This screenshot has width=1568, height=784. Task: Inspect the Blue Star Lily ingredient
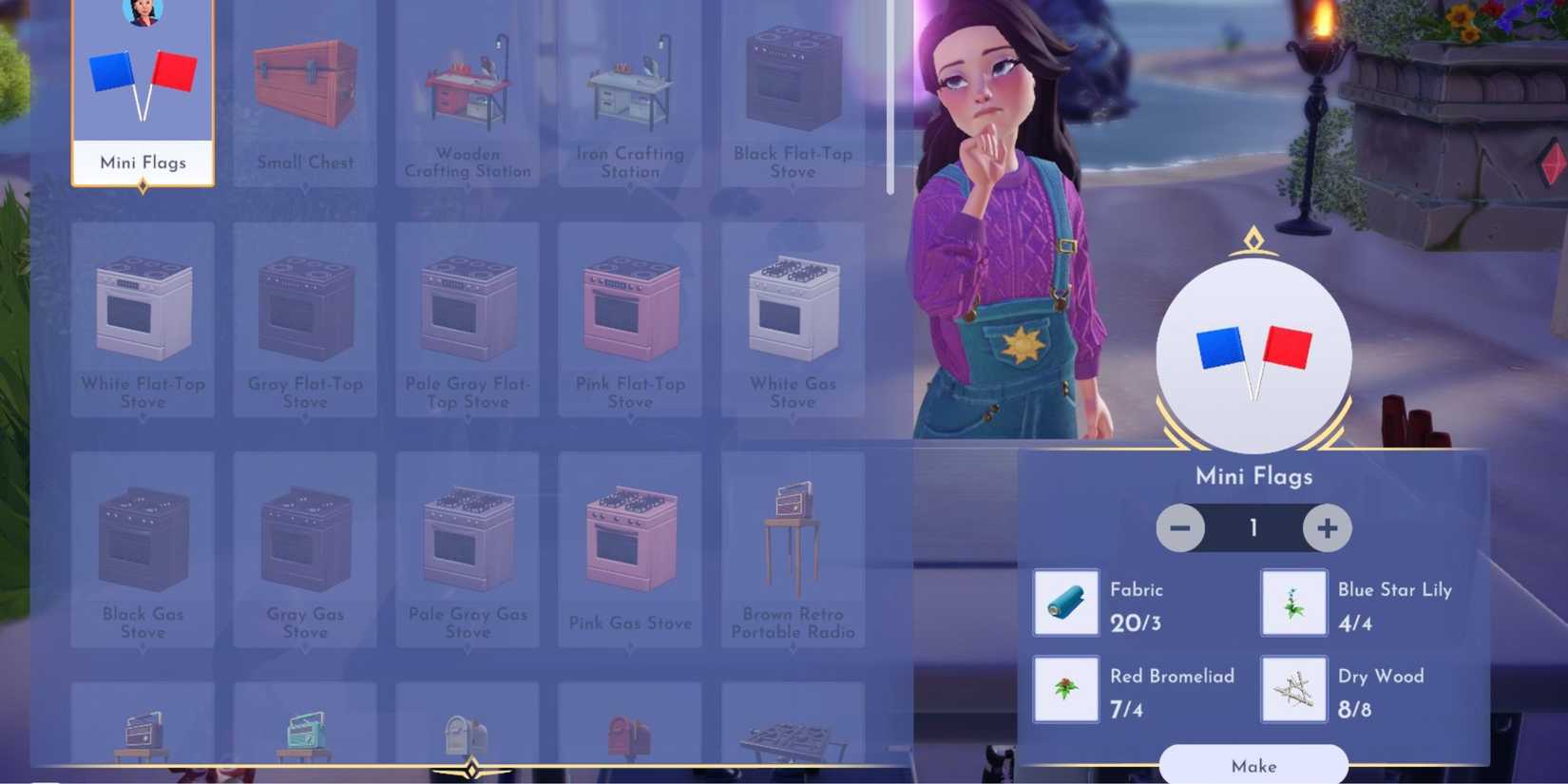(x=1292, y=602)
